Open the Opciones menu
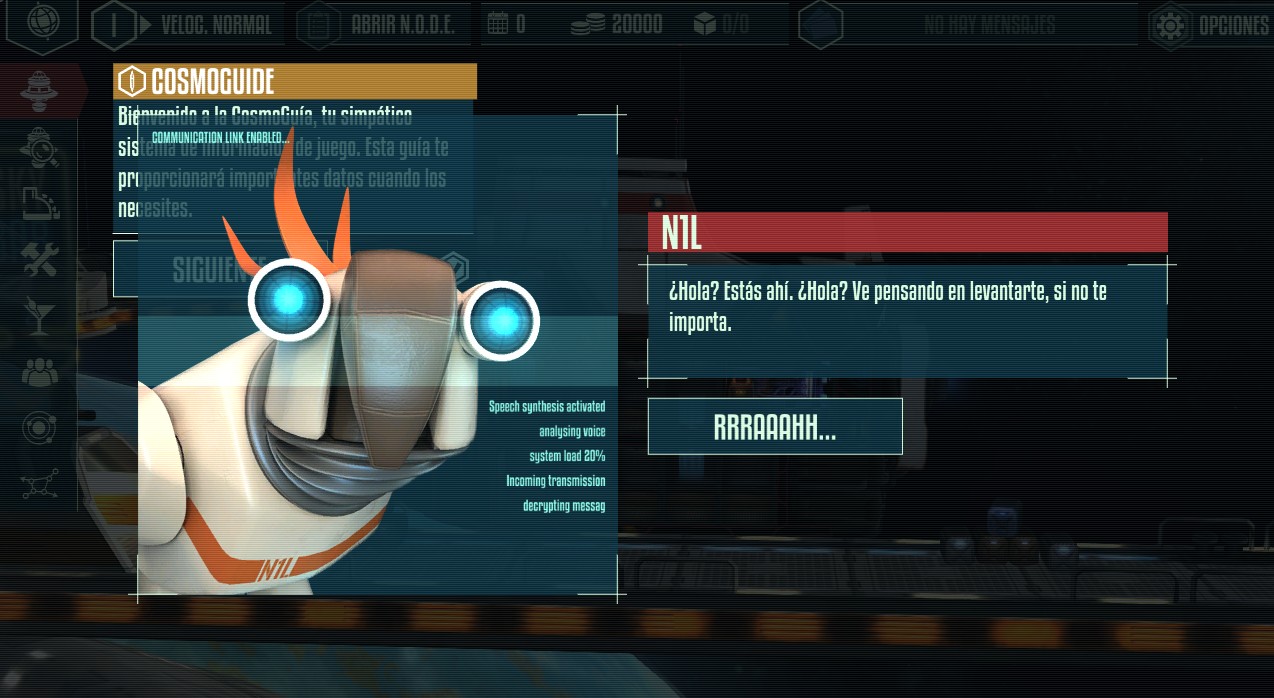1274x698 pixels. [1210, 25]
